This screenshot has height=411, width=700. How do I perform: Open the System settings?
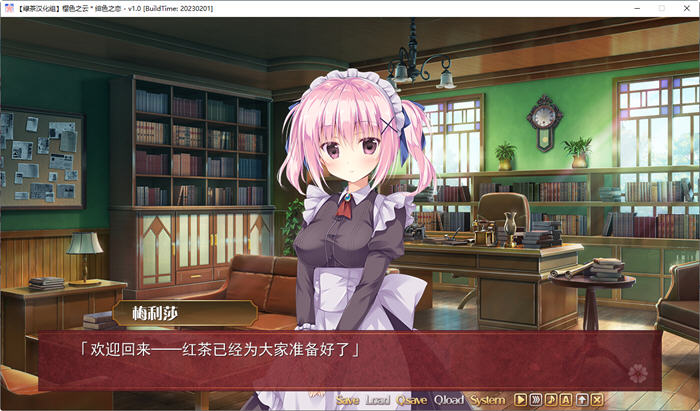(488, 400)
